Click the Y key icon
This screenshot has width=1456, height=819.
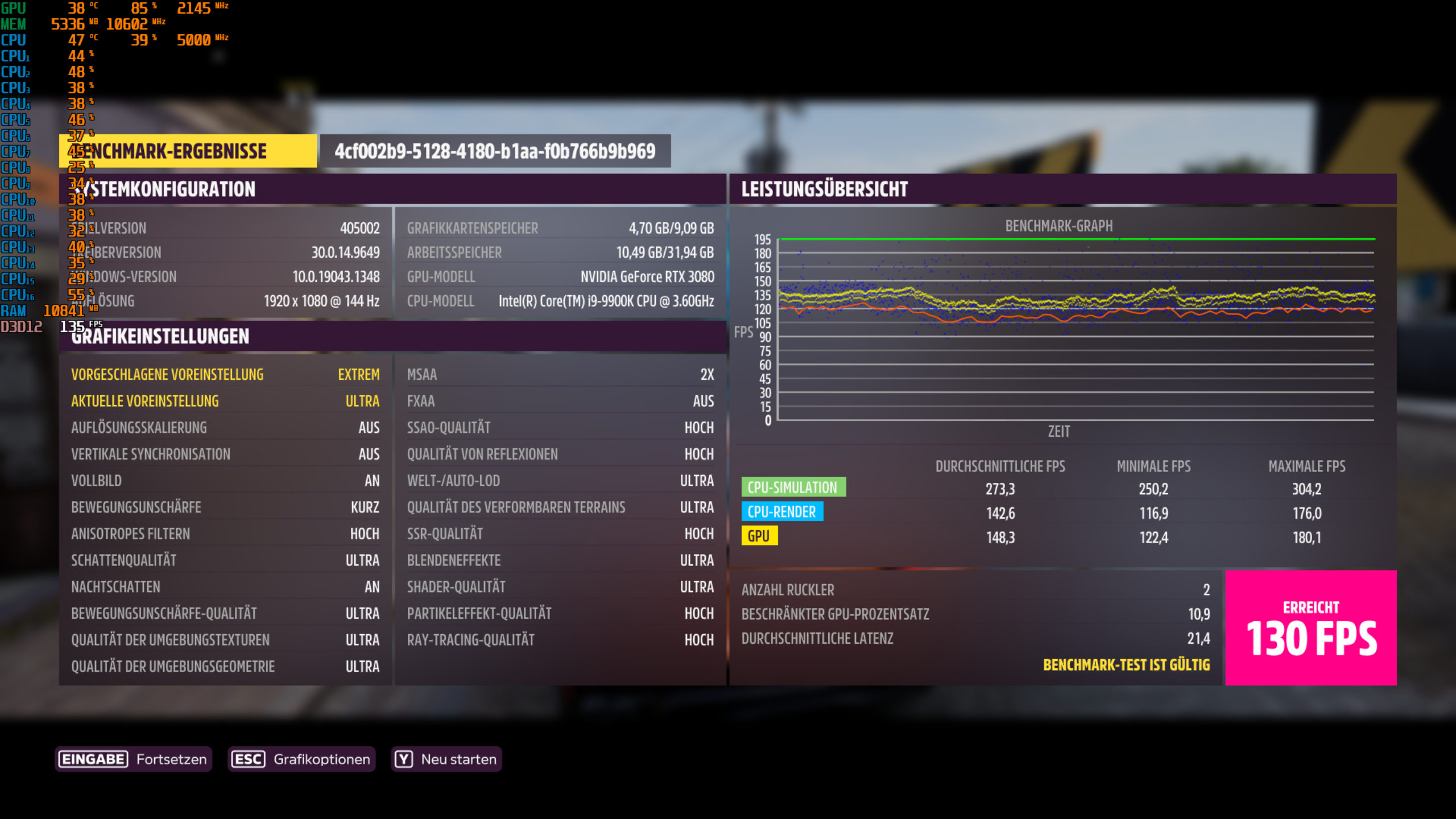click(x=404, y=759)
